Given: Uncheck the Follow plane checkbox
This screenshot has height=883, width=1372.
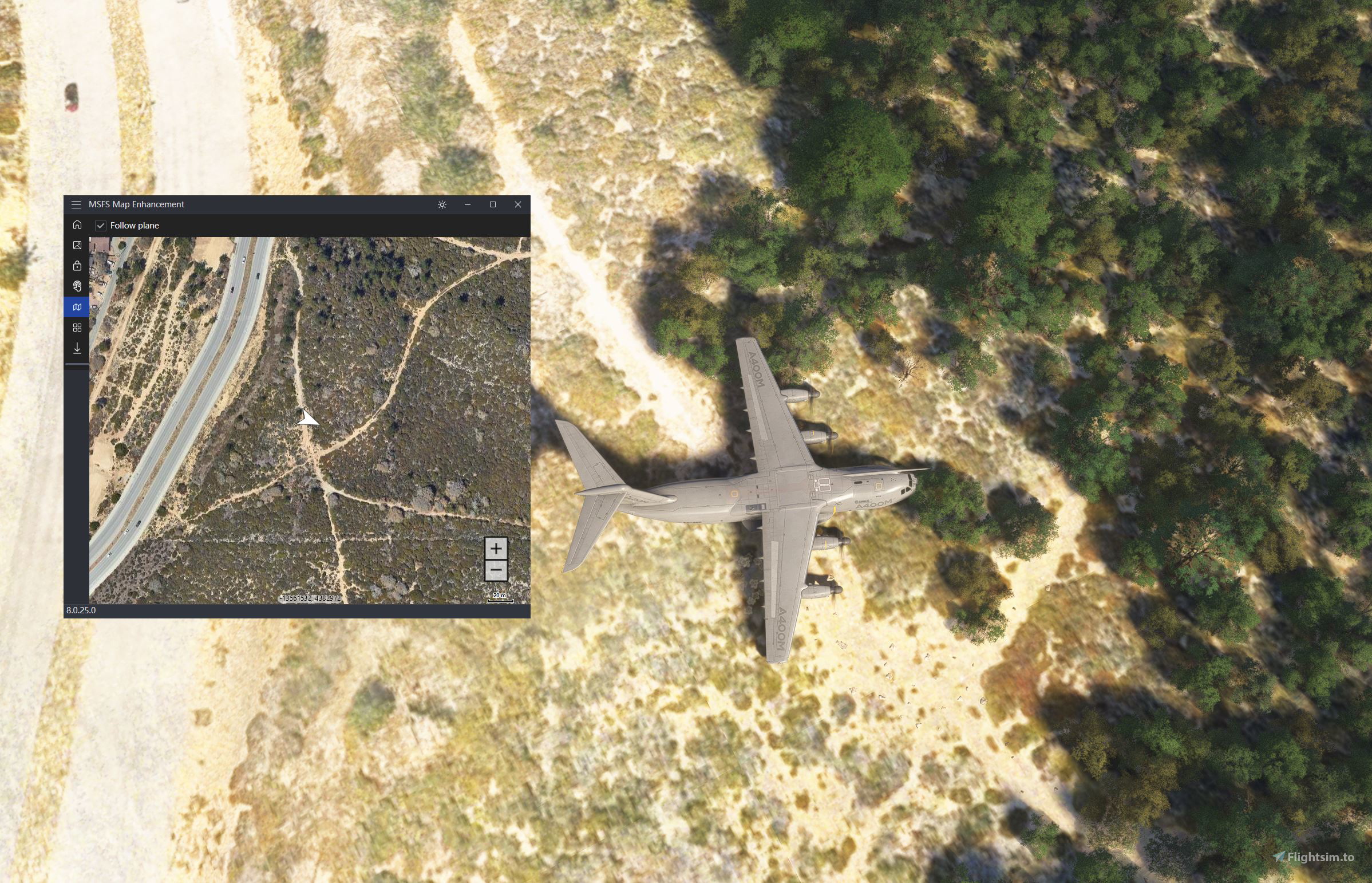Looking at the screenshot, I should pyautogui.click(x=101, y=226).
